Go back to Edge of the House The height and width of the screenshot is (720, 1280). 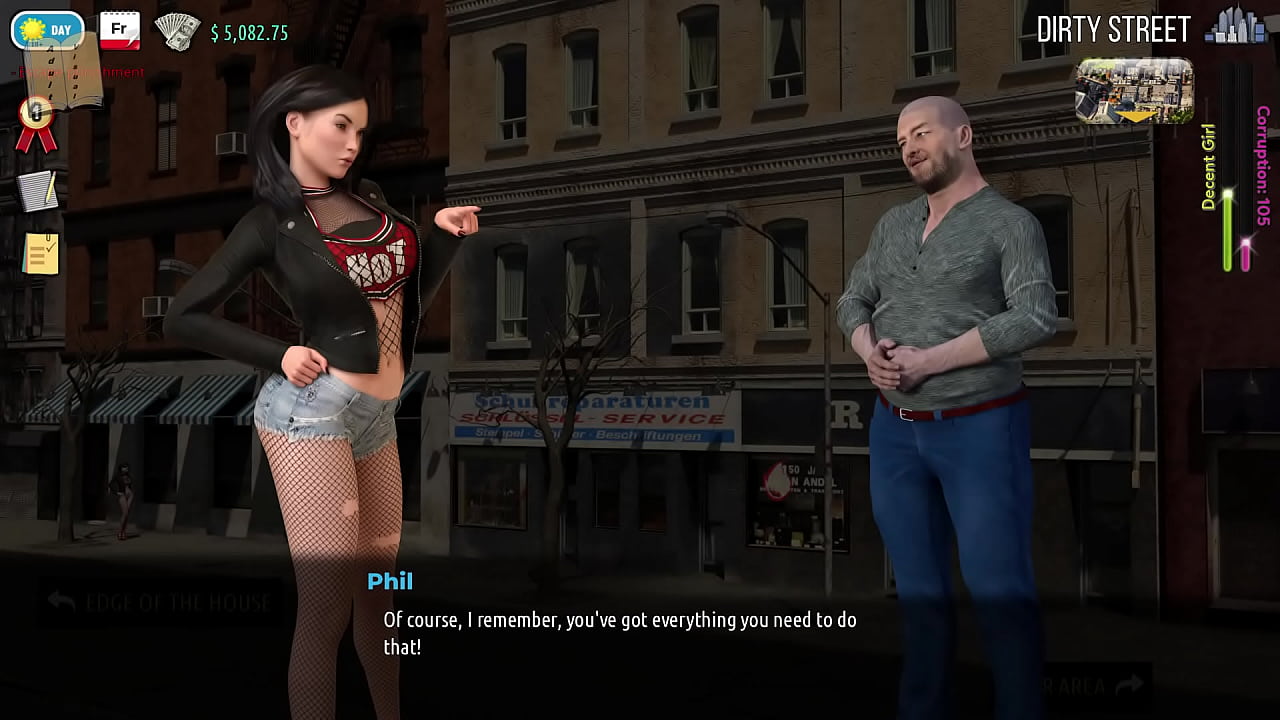160,602
